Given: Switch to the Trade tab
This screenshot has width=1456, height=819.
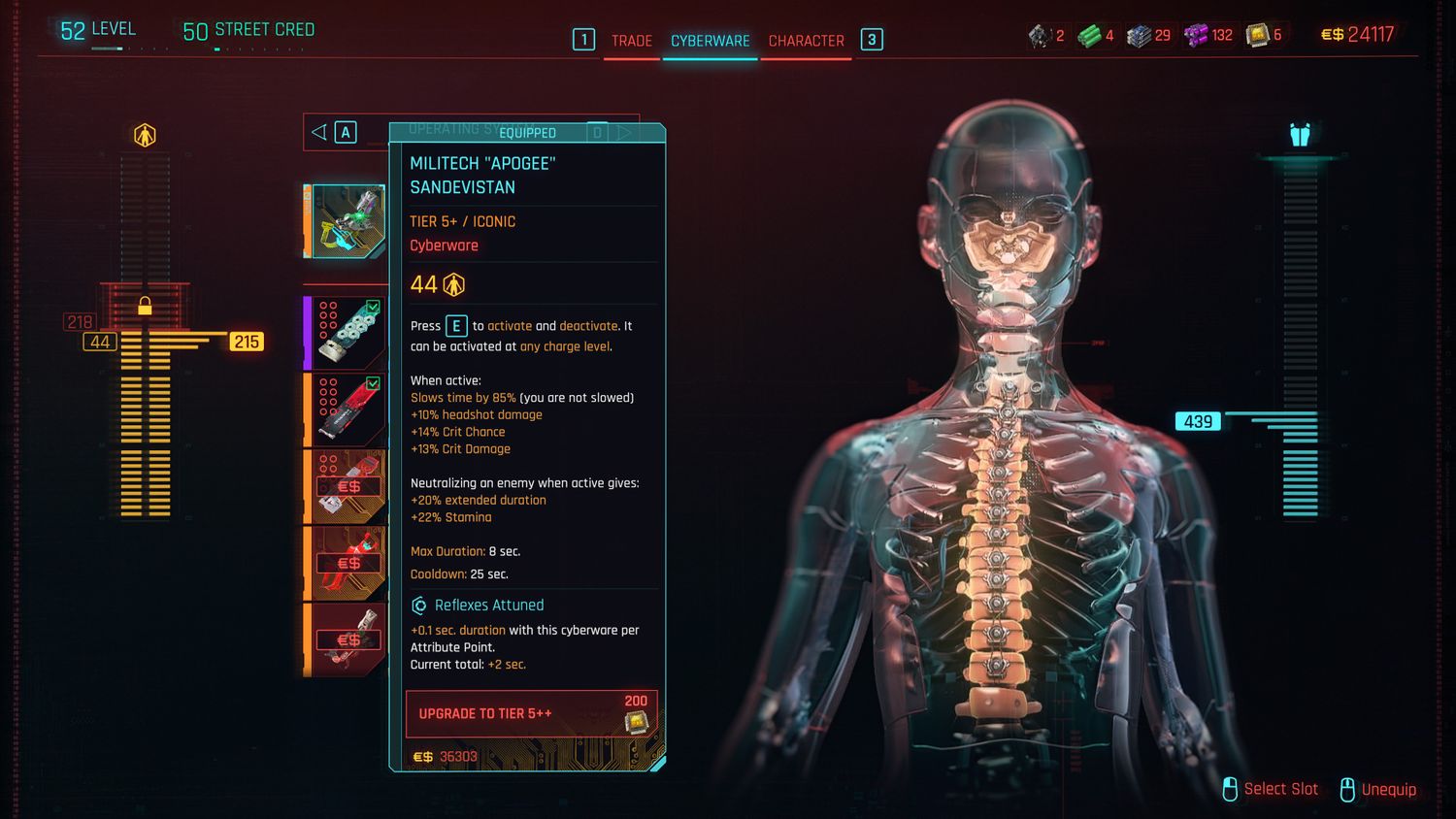Looking at the screenshot, I should coord(631,41).
